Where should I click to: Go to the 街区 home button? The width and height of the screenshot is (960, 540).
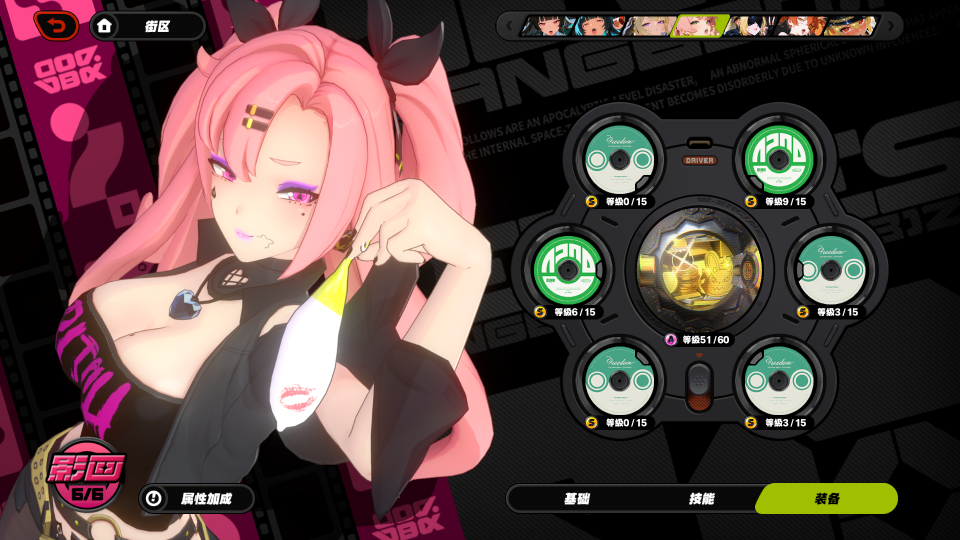coord(148,26)
